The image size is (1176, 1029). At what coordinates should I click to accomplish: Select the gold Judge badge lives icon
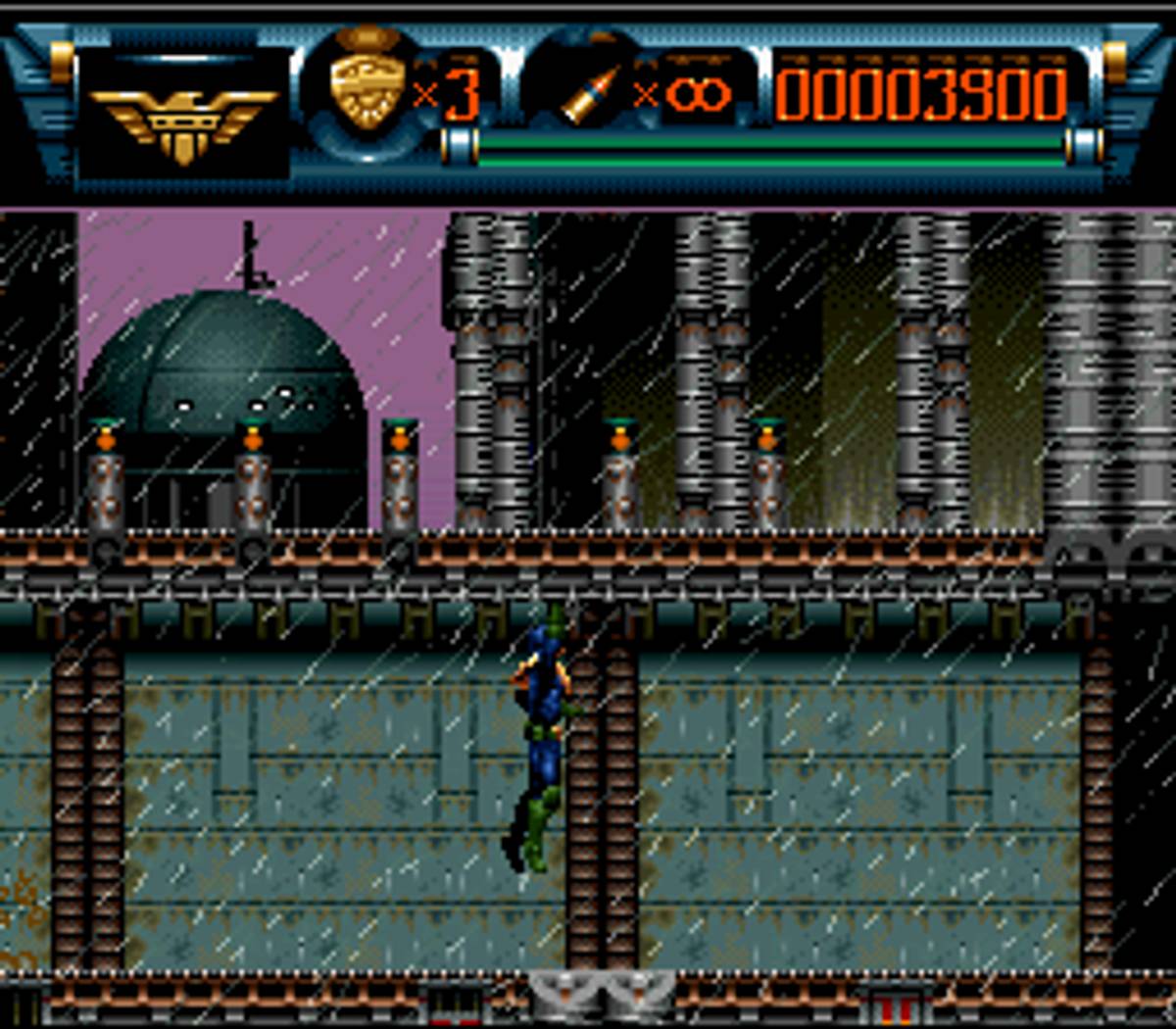(367, 88)
